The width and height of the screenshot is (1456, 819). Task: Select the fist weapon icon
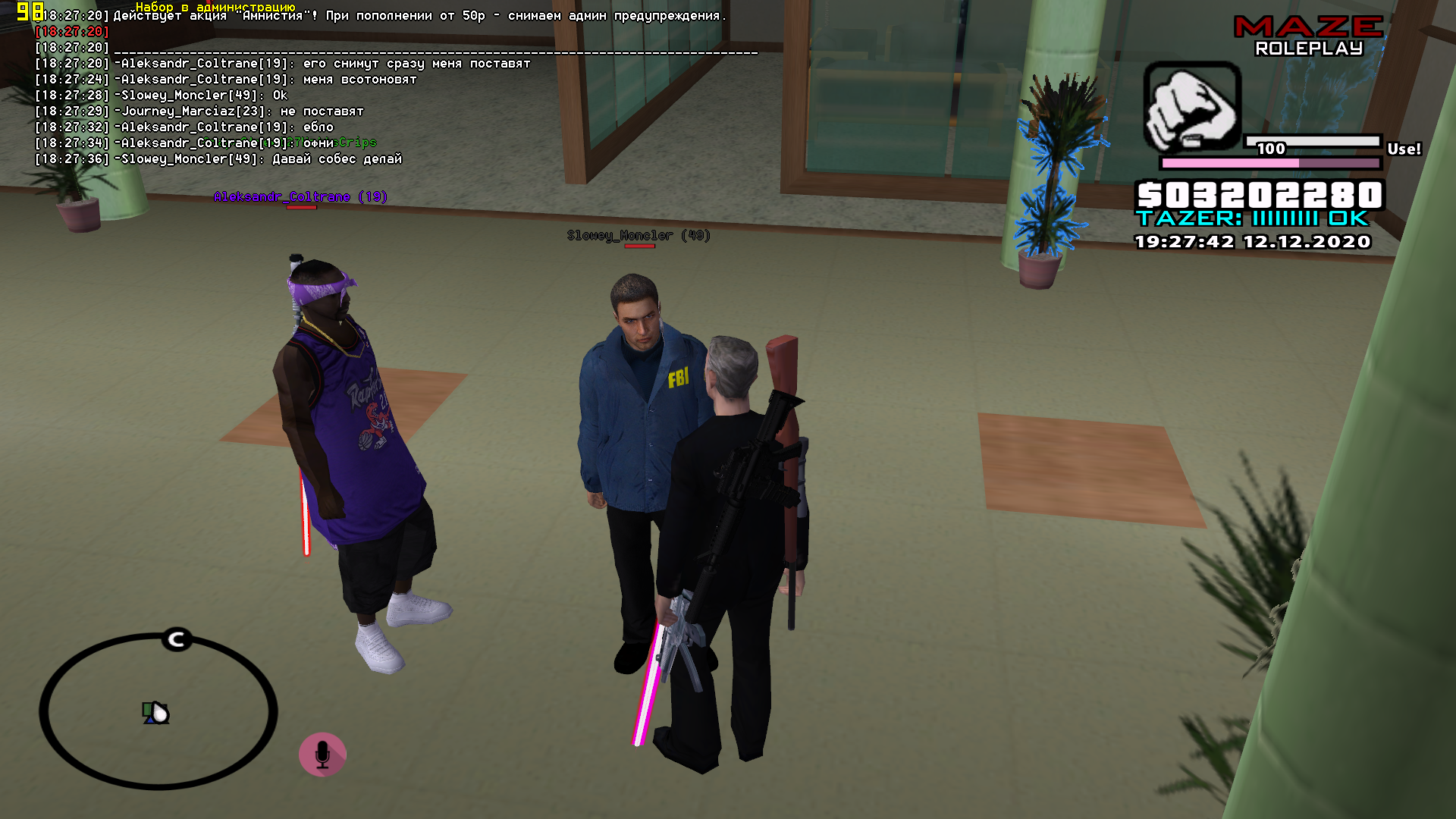click(1191, 107)
